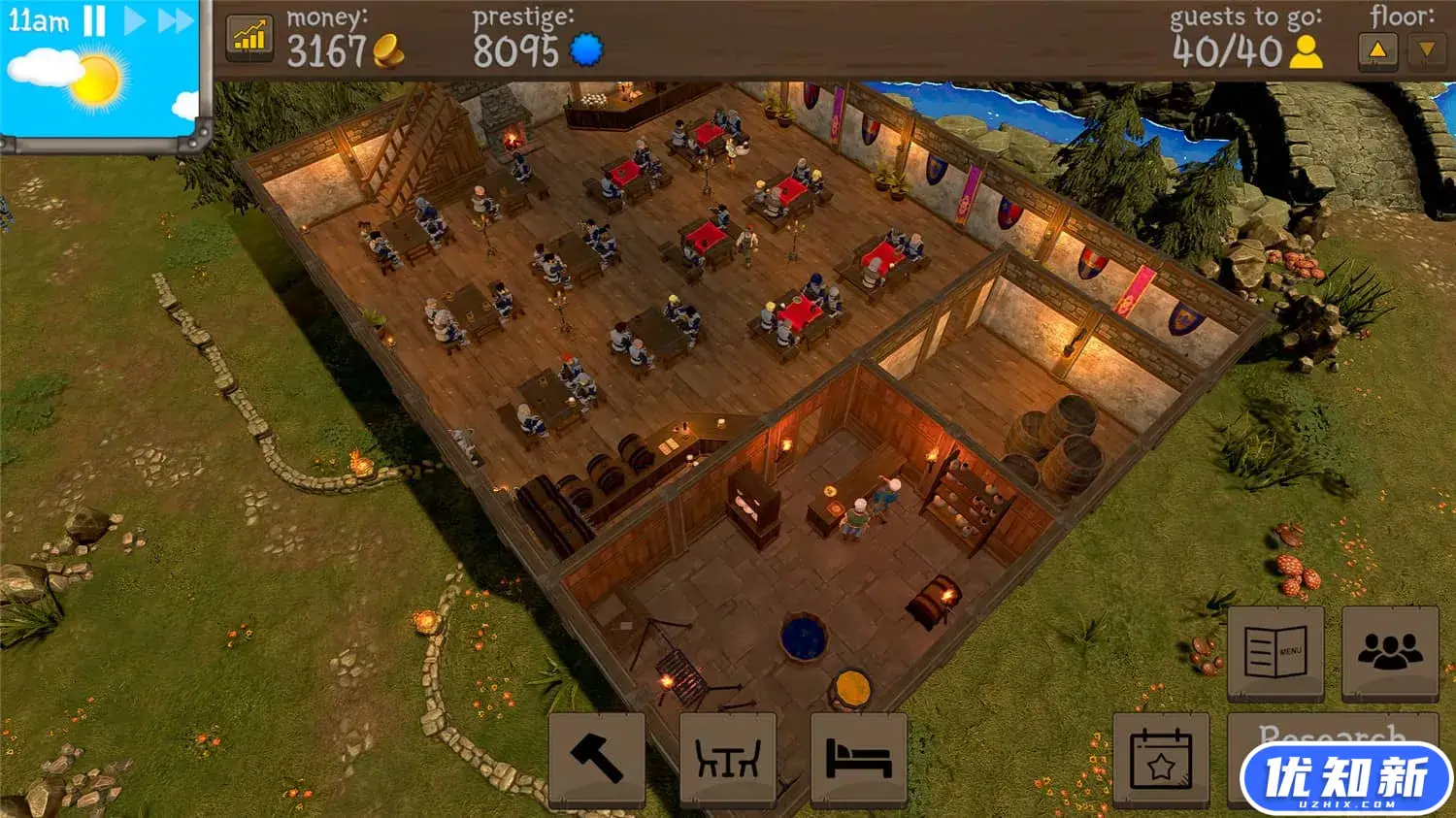Set time to normal play speed
The image size is (1456, 818).
click(135, 20)
